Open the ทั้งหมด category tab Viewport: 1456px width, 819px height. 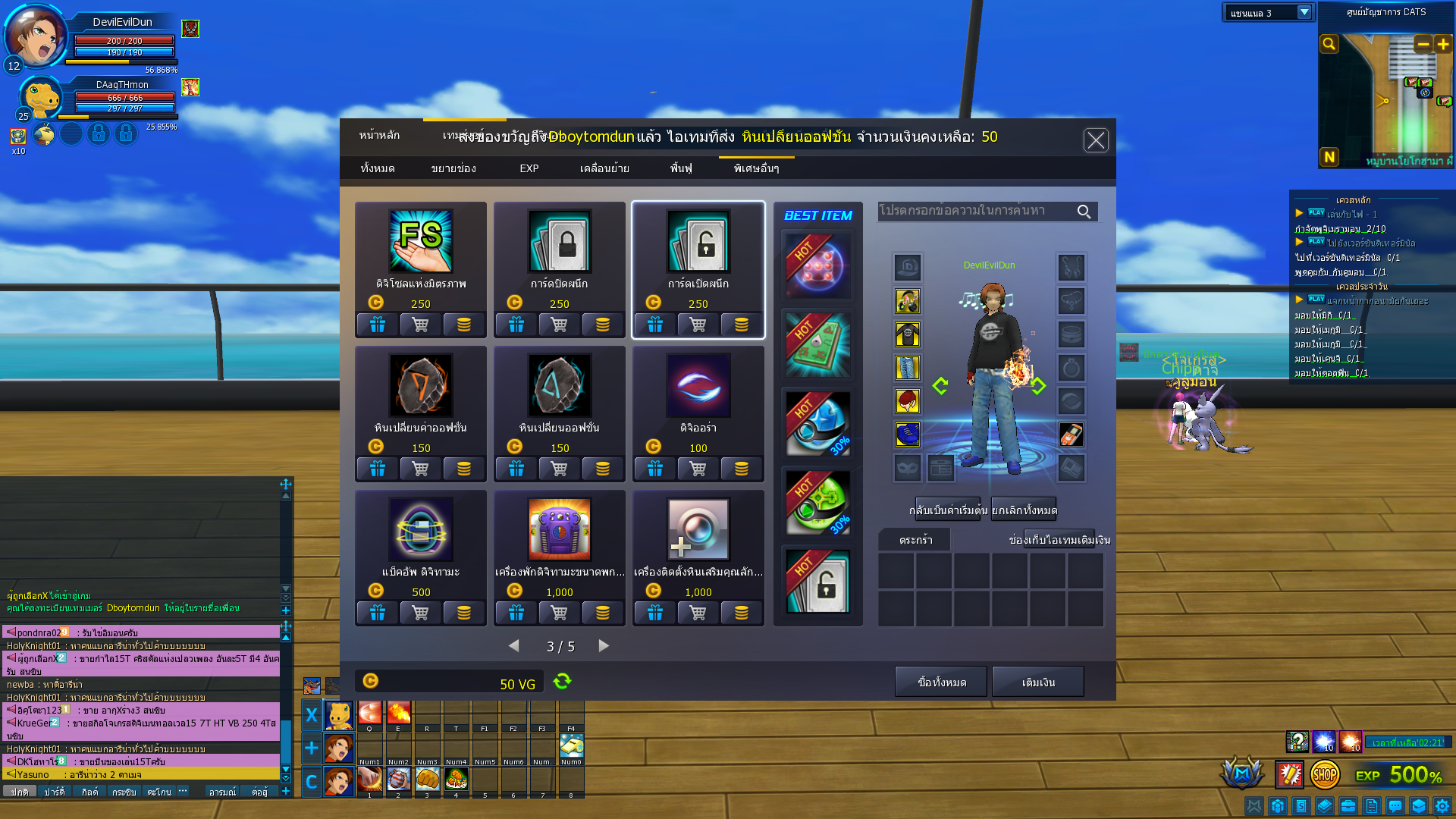click(x=378, y=168)
